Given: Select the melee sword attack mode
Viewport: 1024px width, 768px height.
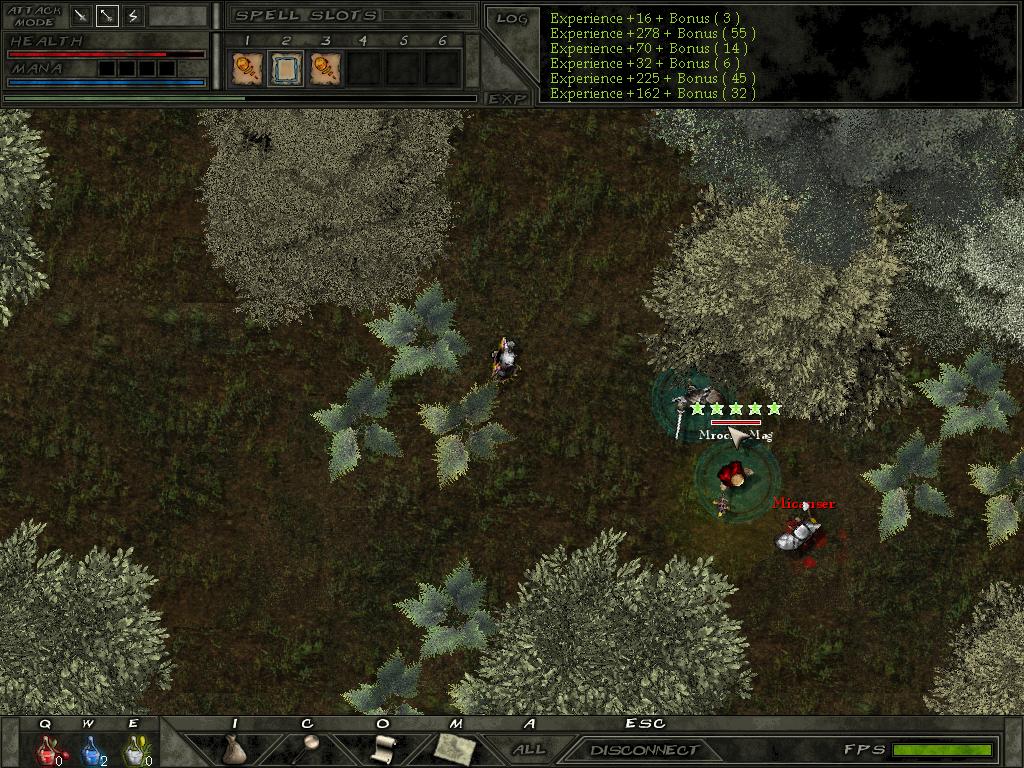Looking at the screenshot, I should (81, 16).
